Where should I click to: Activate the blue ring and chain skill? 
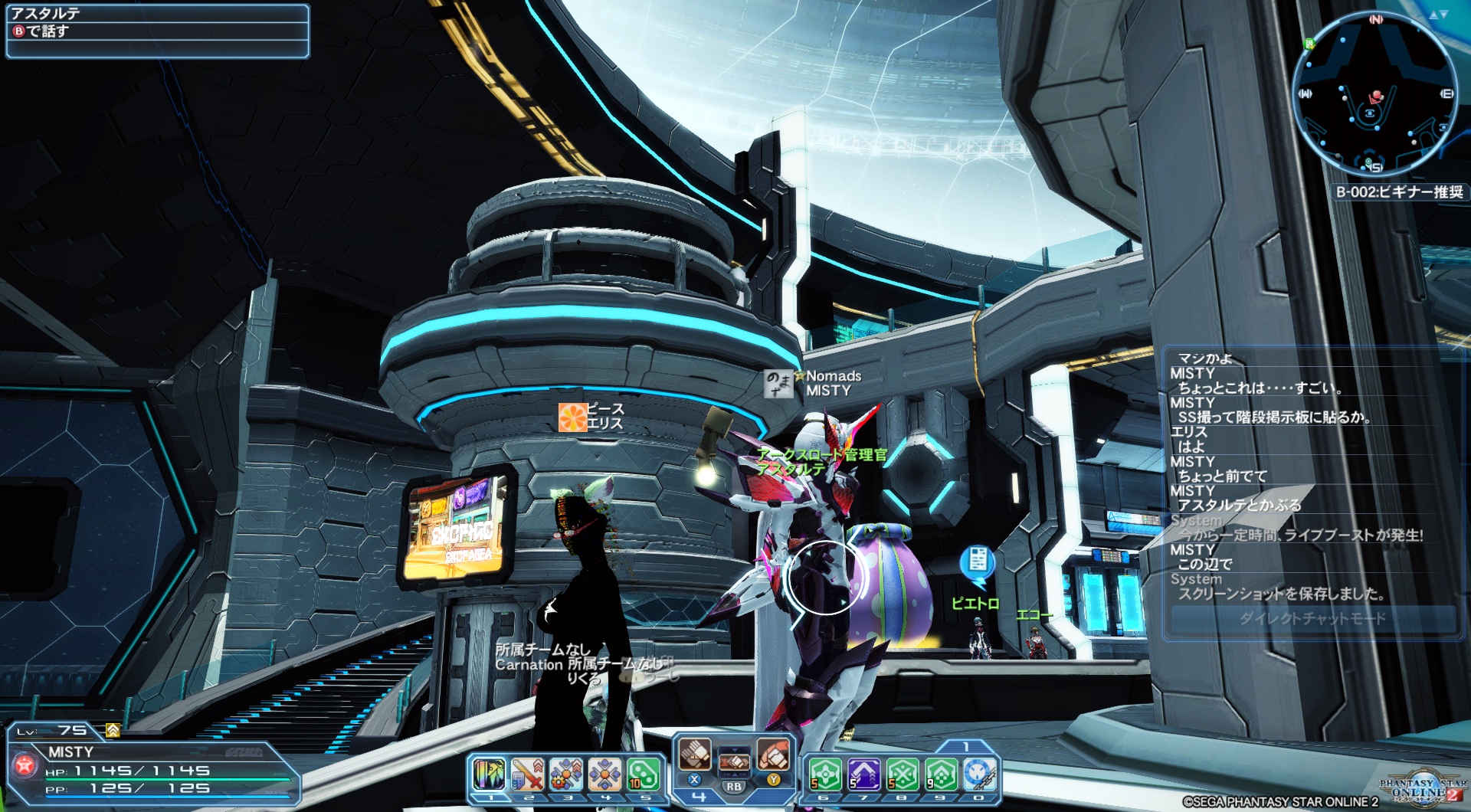coord(979,774)
